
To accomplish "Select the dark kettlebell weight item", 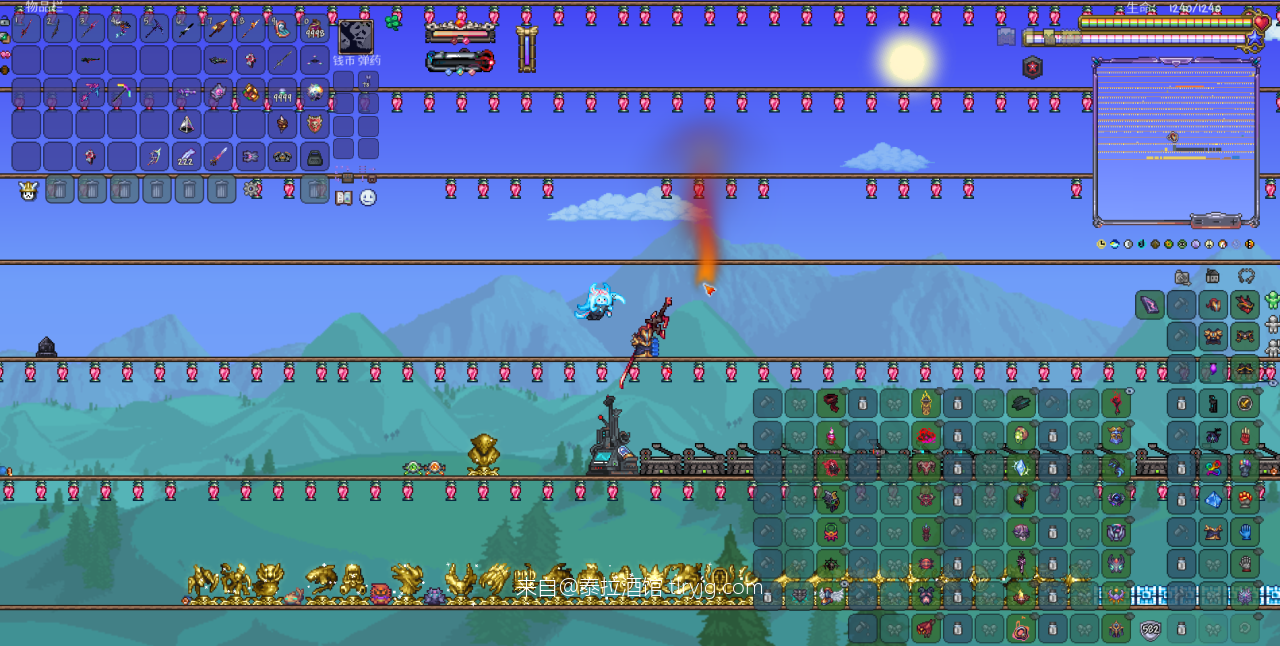I will click(314, 157).
